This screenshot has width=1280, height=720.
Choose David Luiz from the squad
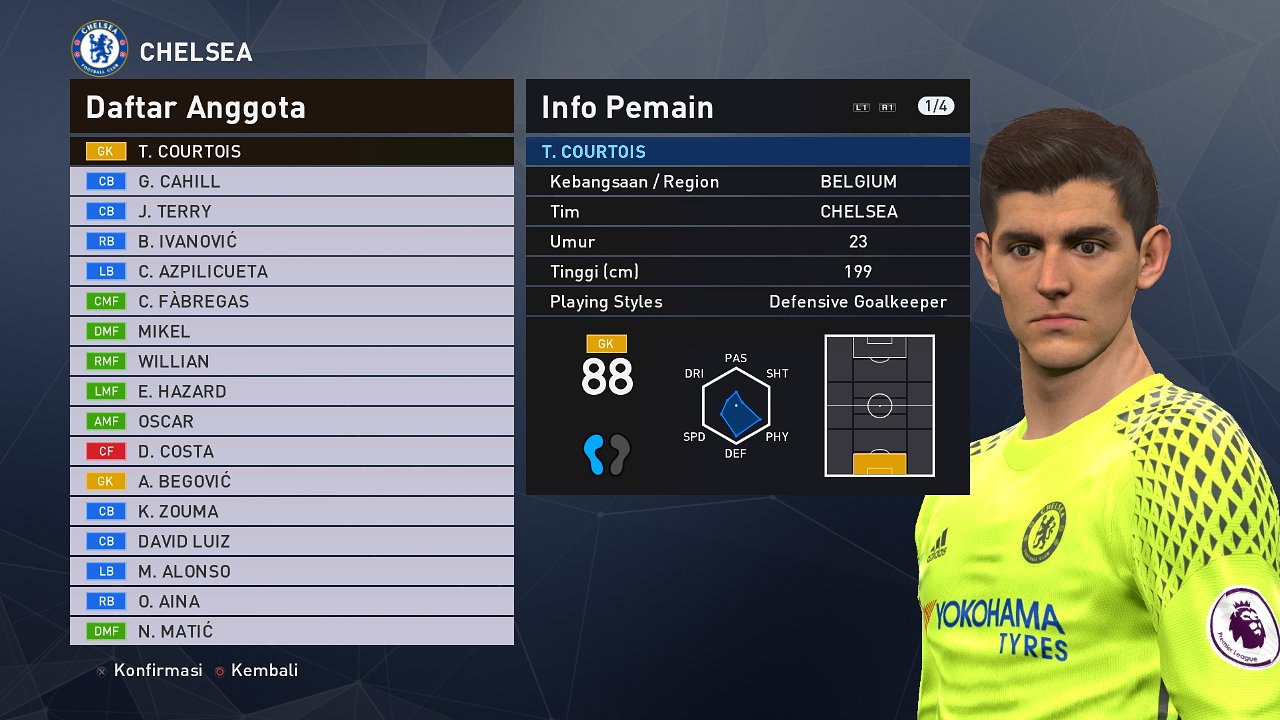click(291, 542)
